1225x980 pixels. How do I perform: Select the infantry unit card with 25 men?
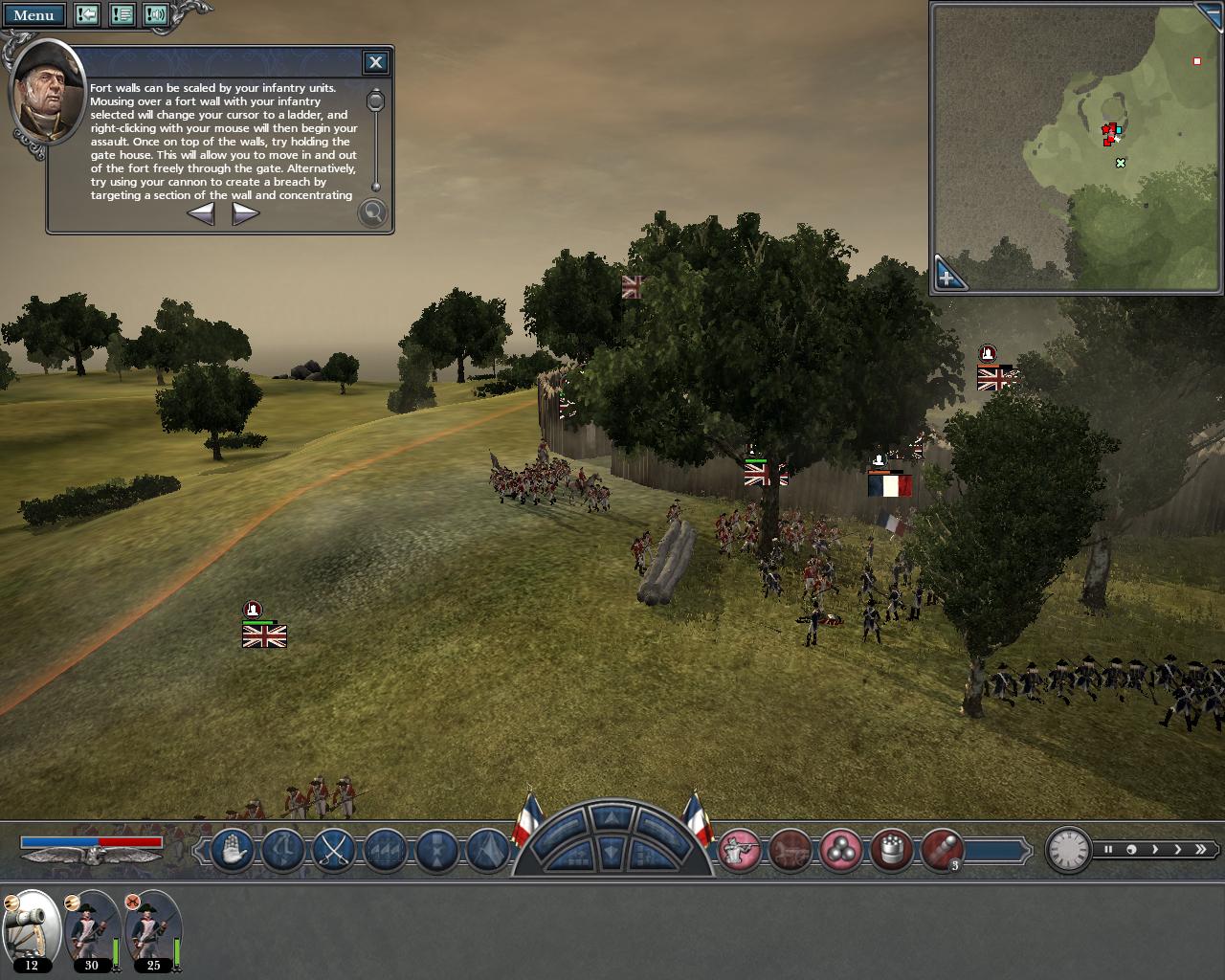click(153, 929)
